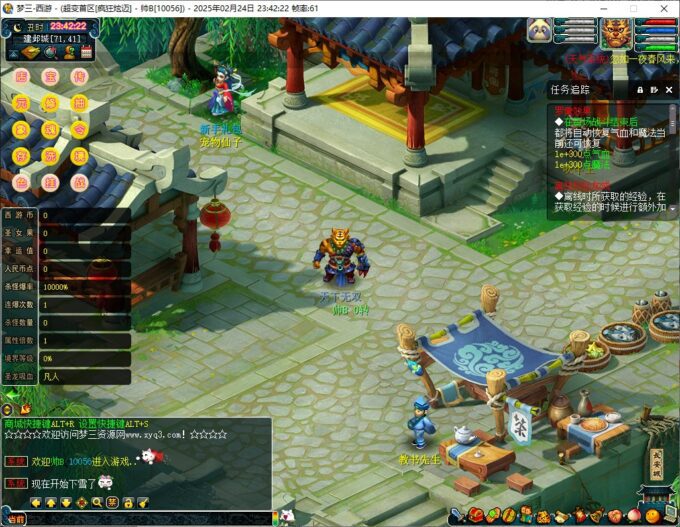Screen dimensions: 680x527
Task: Close the 任务追踪 quest tracker panel
Action: coord(670,89)
